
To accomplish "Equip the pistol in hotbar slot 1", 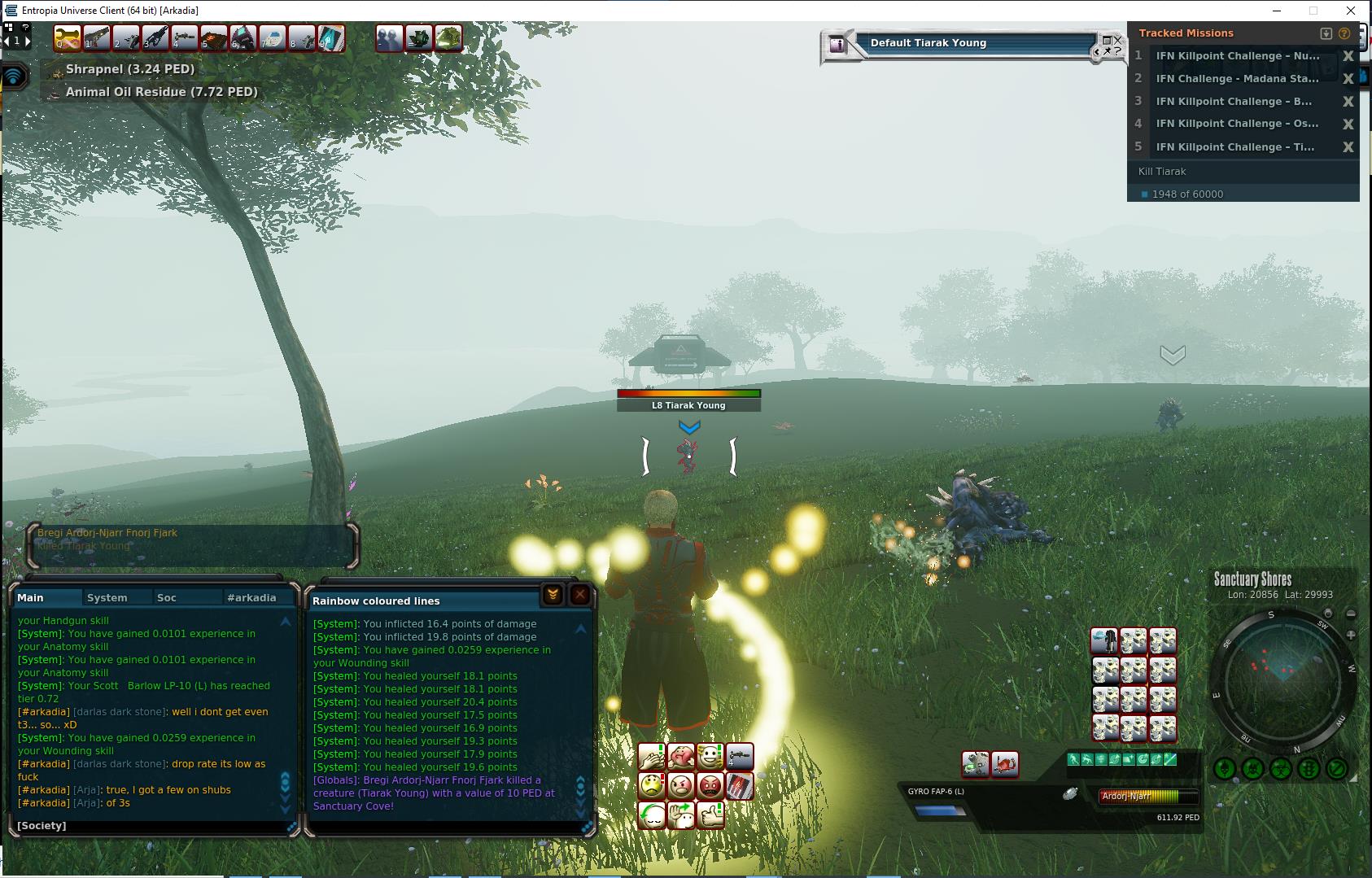I will point(96,38).
